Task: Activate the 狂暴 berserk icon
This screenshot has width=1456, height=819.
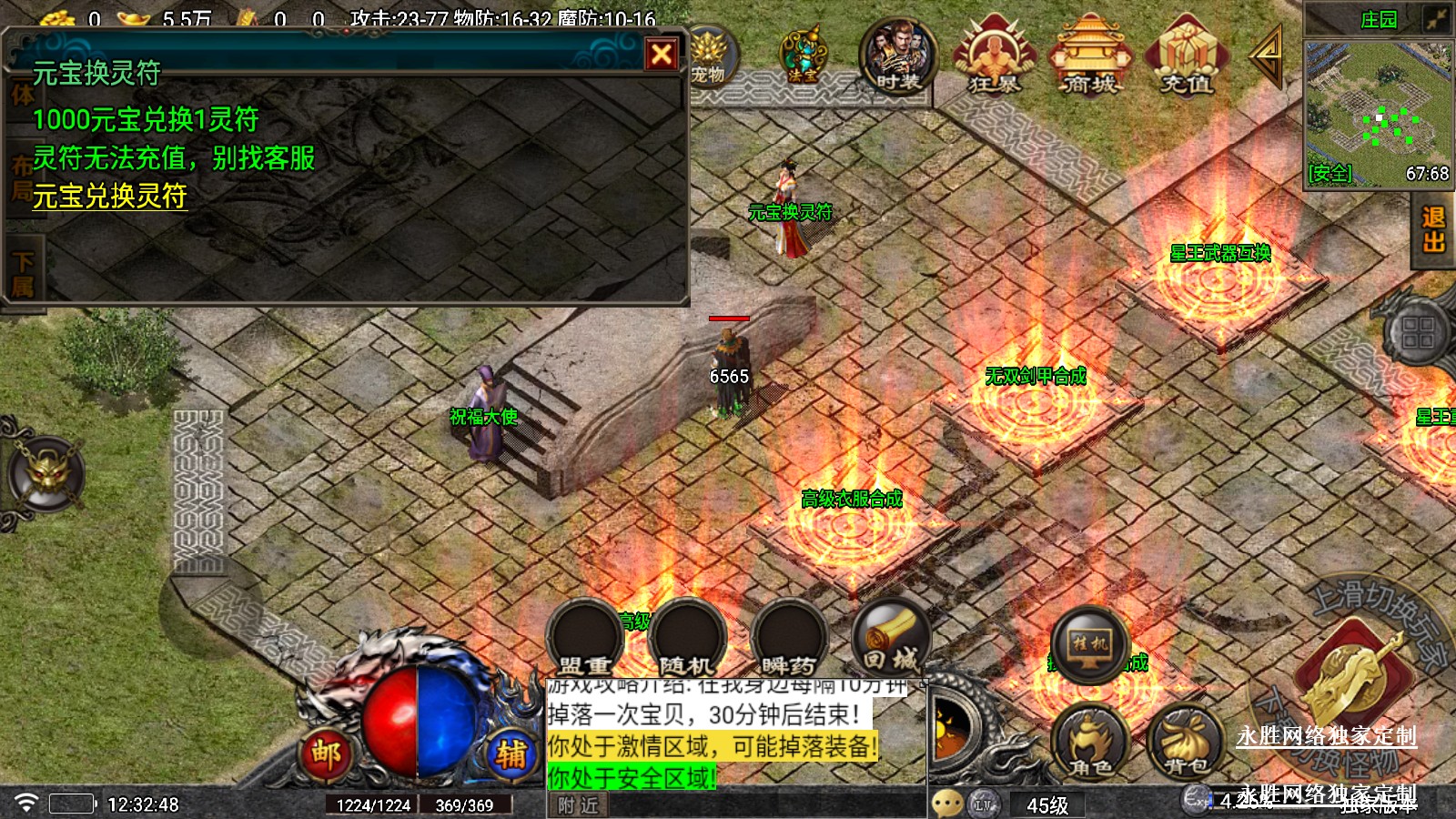Action: pyautogui.click(x=994, y=56)
